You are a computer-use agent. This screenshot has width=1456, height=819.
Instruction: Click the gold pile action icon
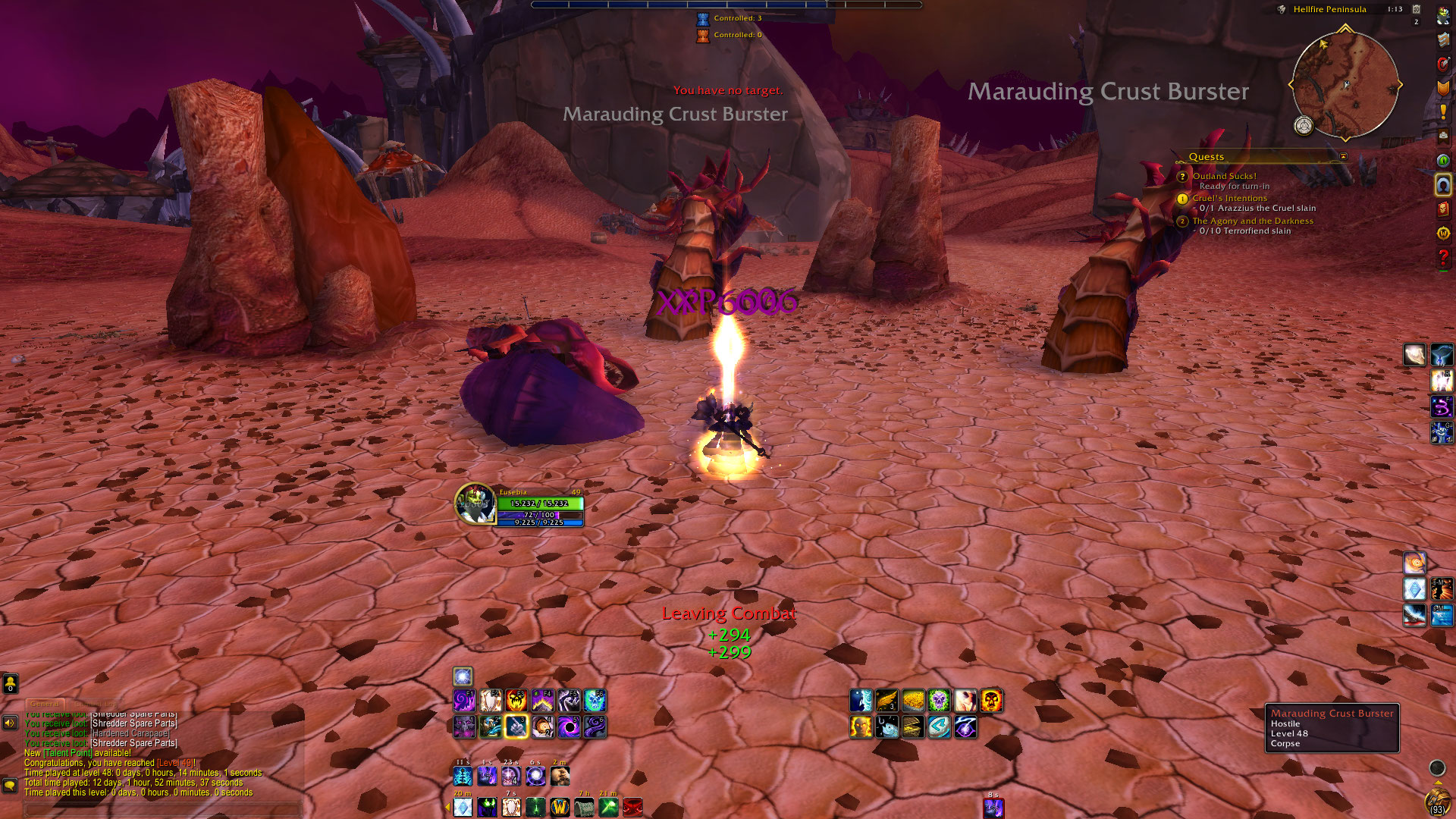coord(913,701)
